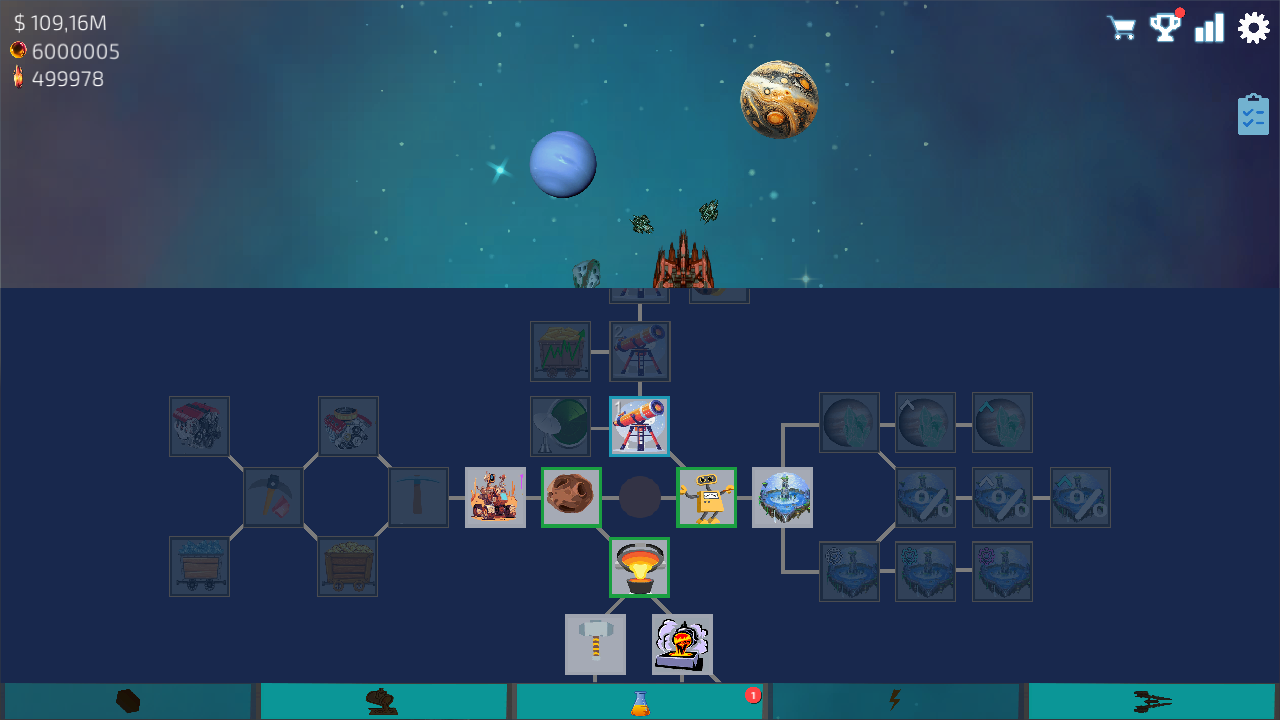Image resolution: width=1280 pixels, height=720 pixels.
Task: Open the quest checklist clipboard
Action: pos(1253,115)
